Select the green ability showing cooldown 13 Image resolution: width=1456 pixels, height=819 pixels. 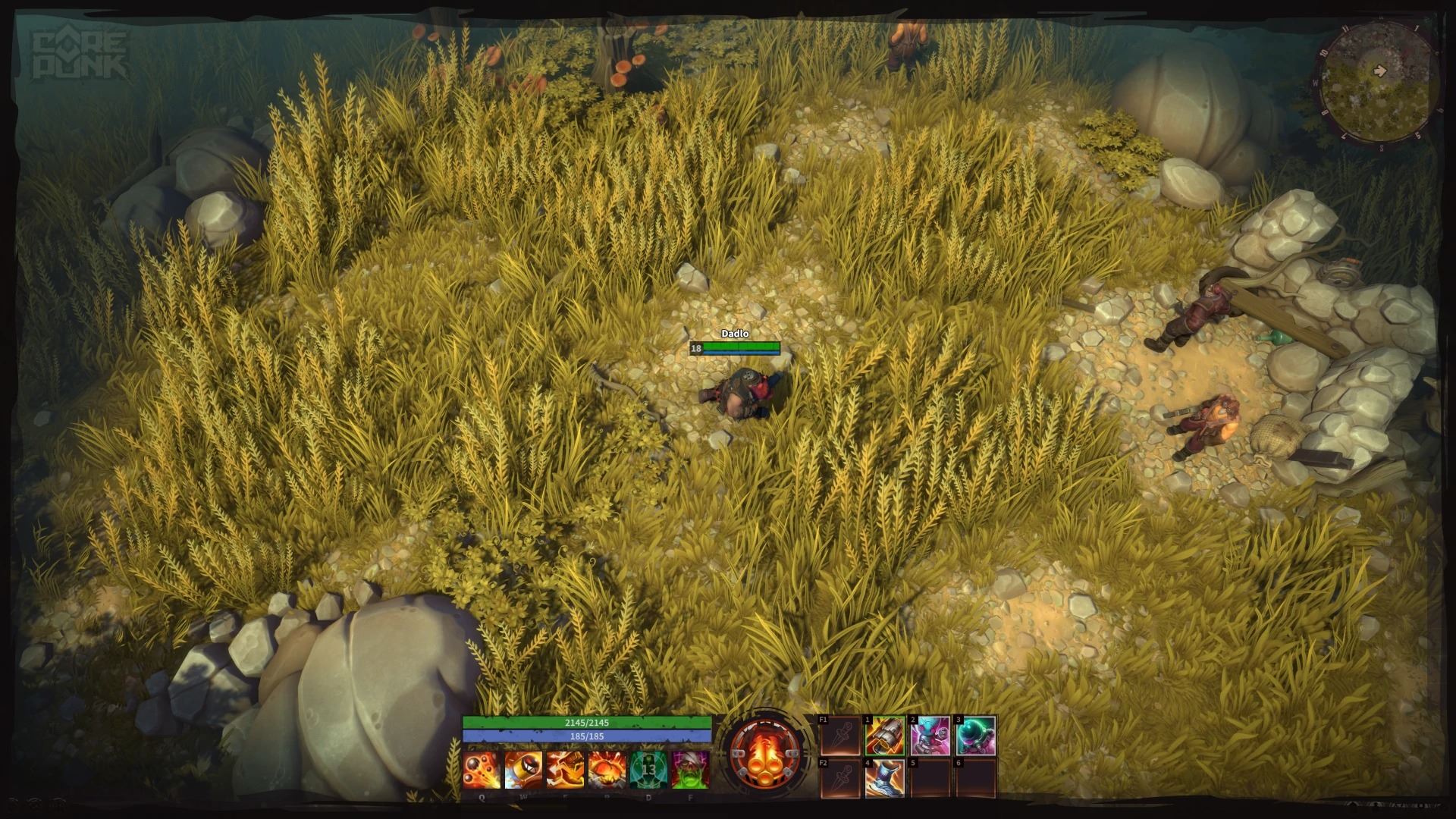(x=648, y=770)
